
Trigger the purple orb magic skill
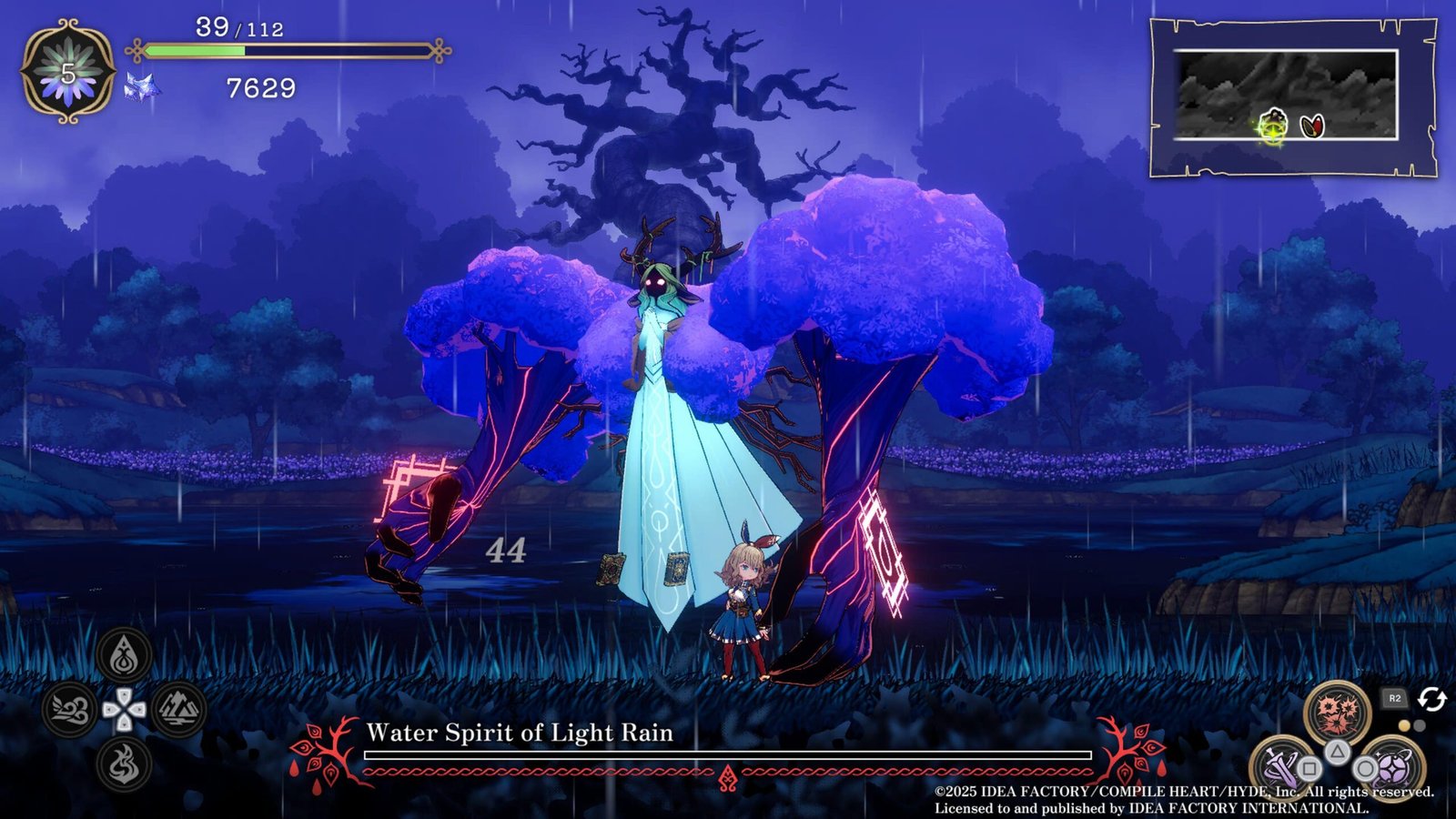1392,766
